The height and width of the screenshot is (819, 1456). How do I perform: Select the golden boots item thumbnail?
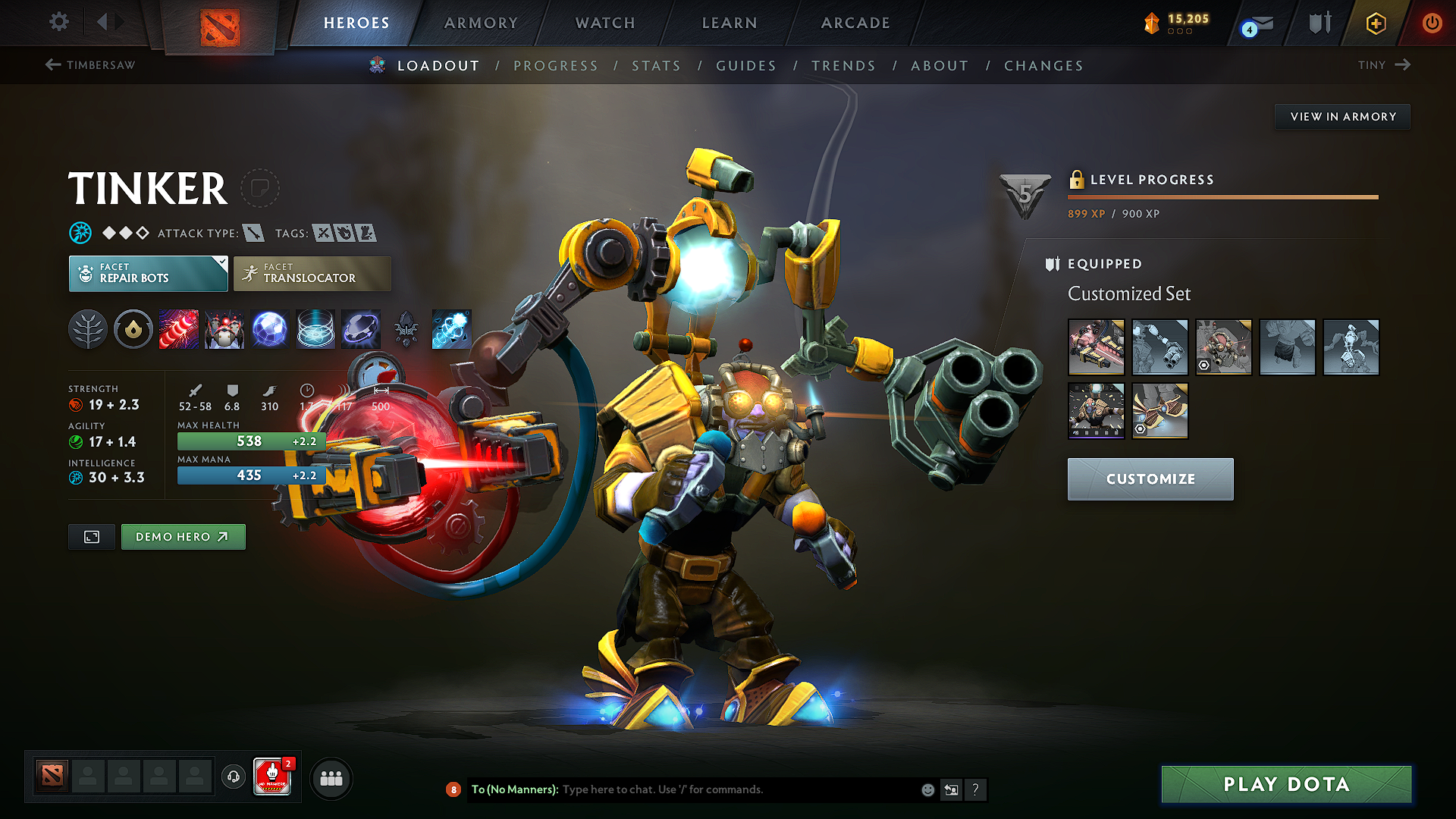pyautogui.click(x=1159, y=411)
